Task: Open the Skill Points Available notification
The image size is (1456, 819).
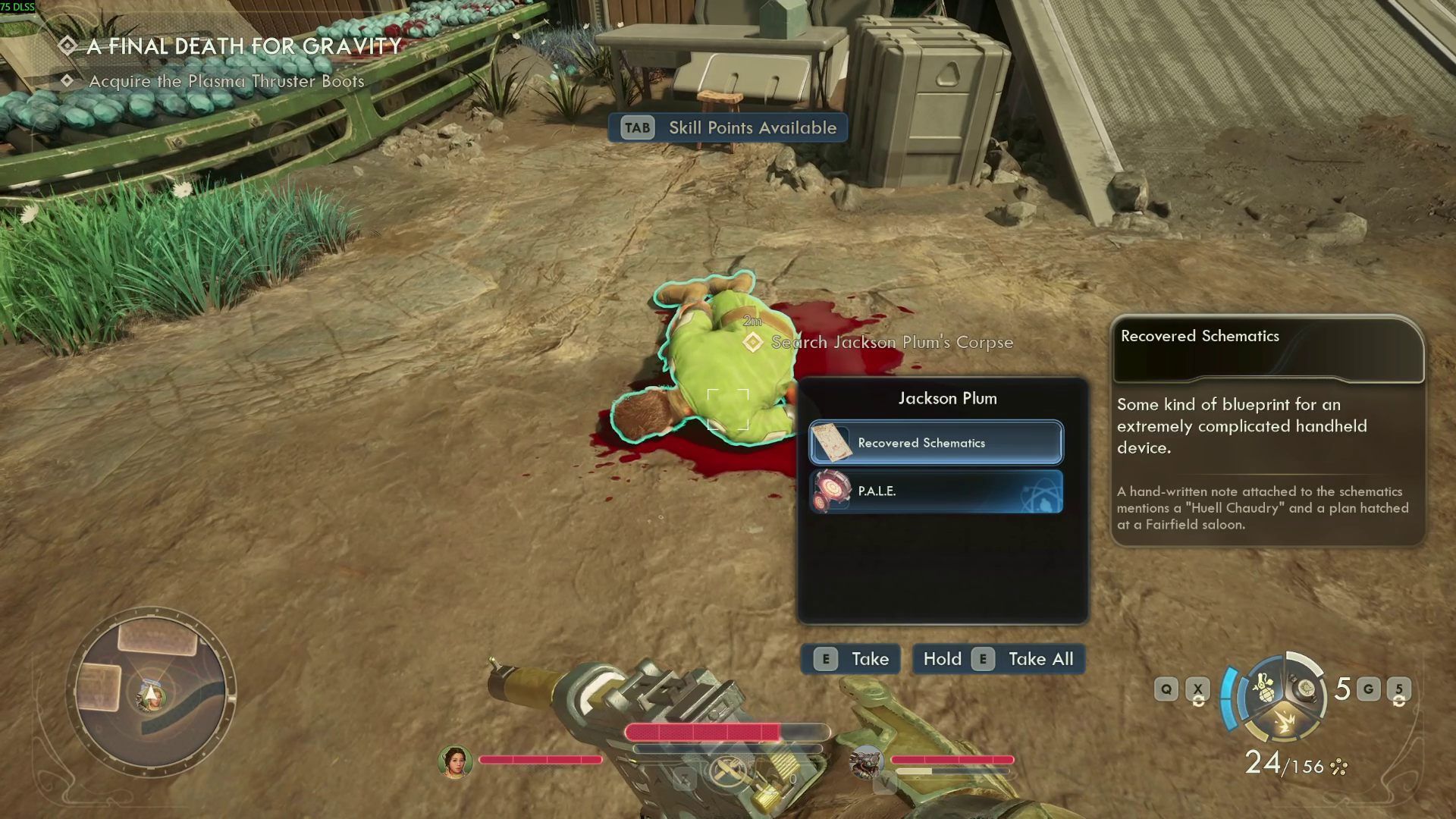Action: click(x=728, y=127)
